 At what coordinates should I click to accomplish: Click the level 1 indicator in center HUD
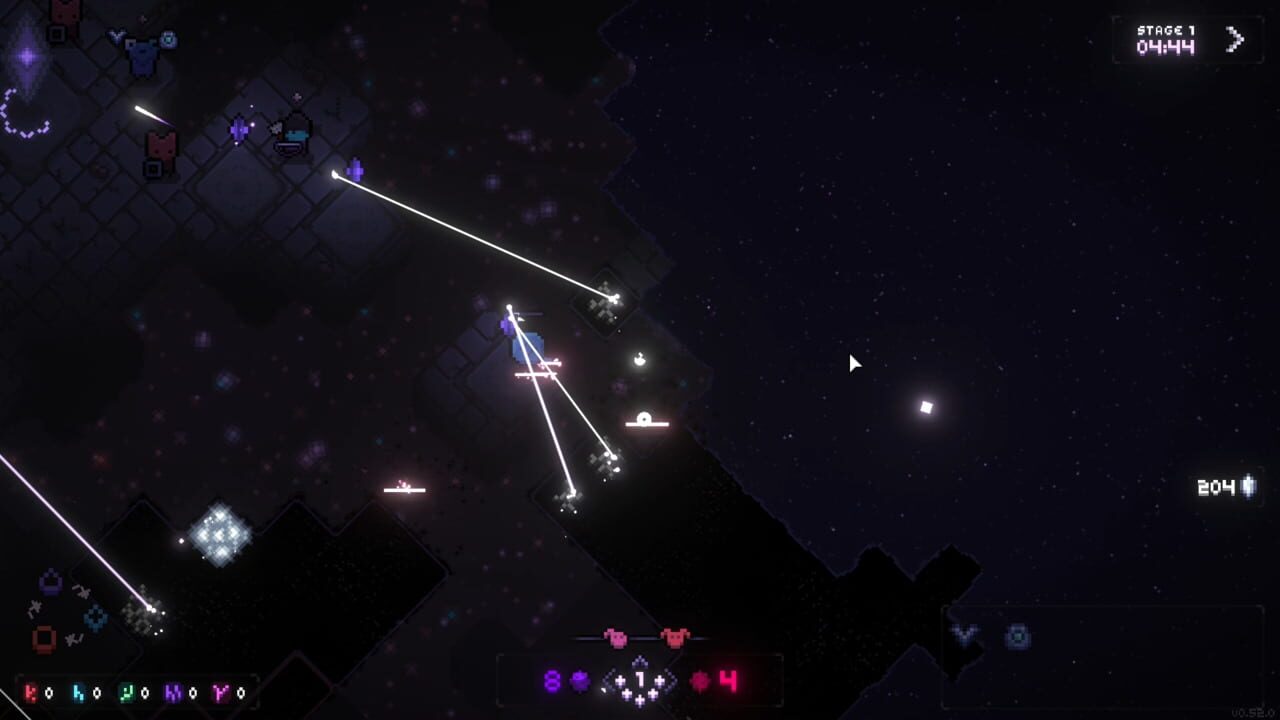coord(640,678)
